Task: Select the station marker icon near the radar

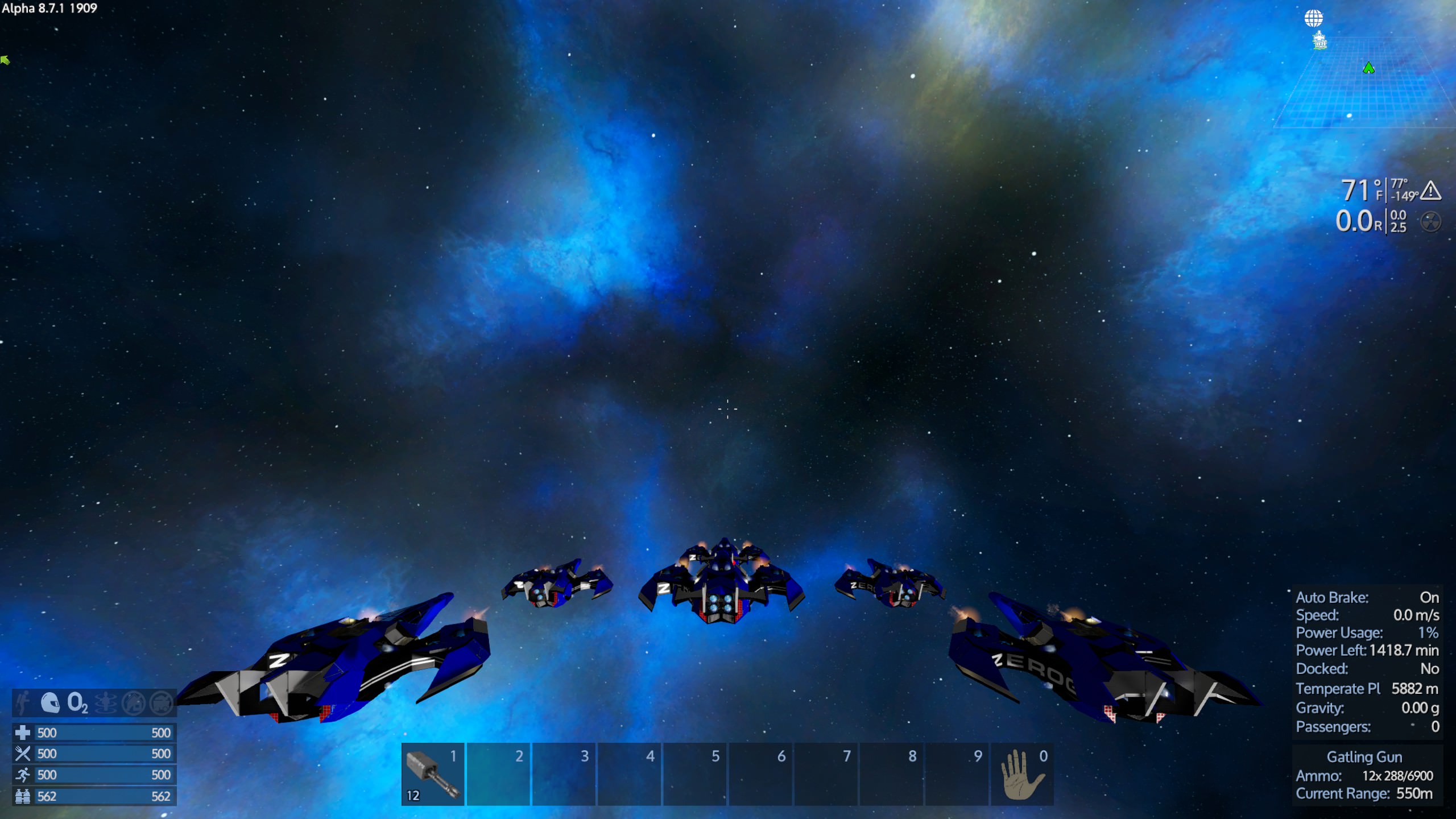Action: [x=1319, y=41]
